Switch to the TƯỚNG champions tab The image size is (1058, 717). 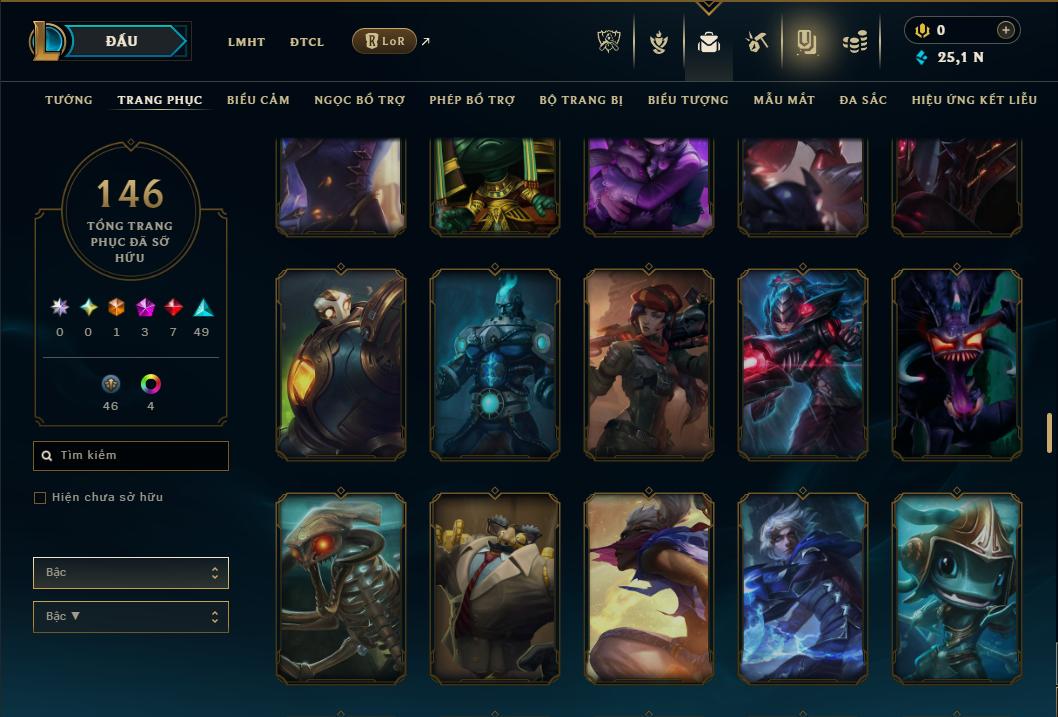pos(69,100)
